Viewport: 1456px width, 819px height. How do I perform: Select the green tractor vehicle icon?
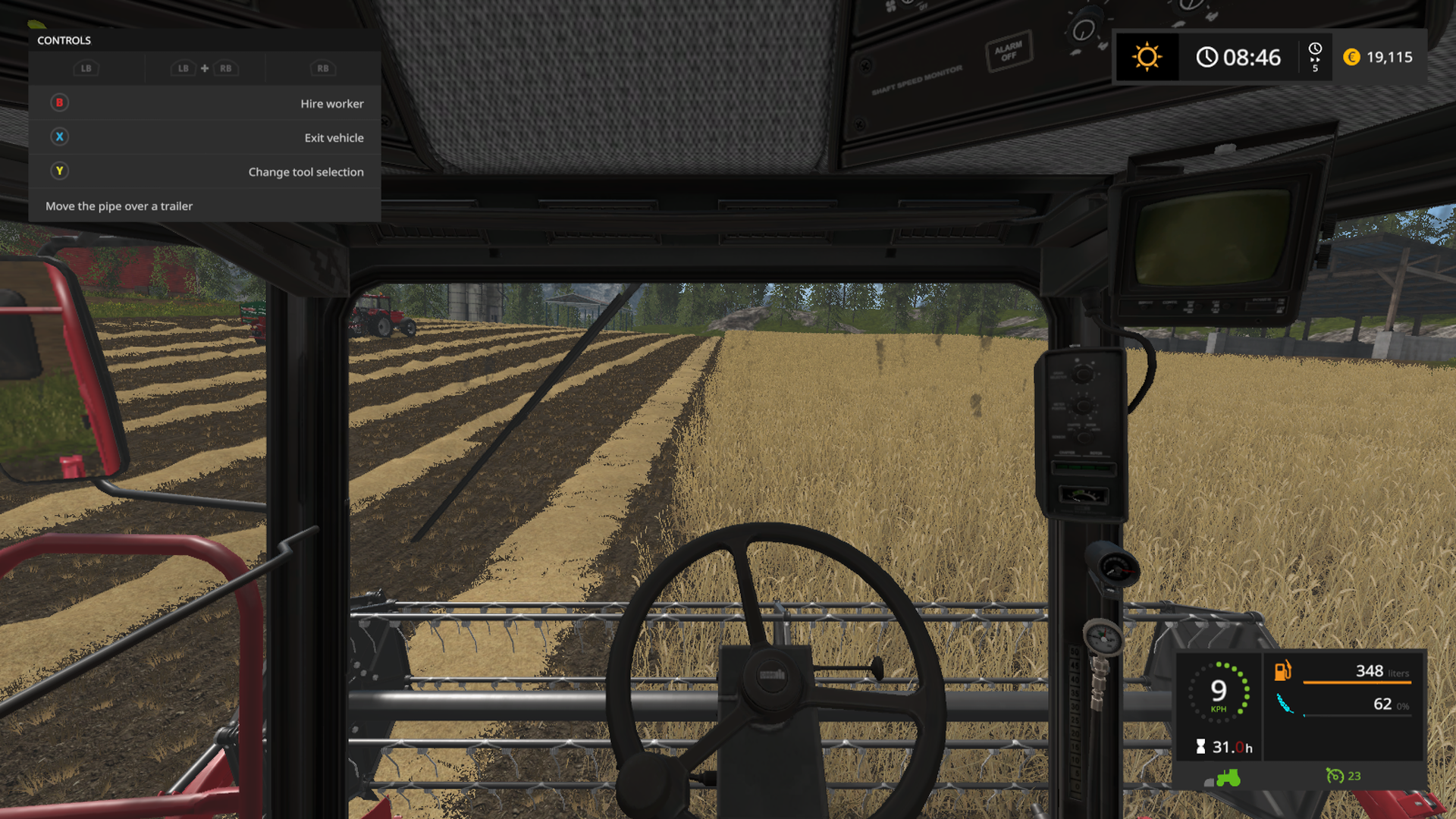(x=1228, y=777)
